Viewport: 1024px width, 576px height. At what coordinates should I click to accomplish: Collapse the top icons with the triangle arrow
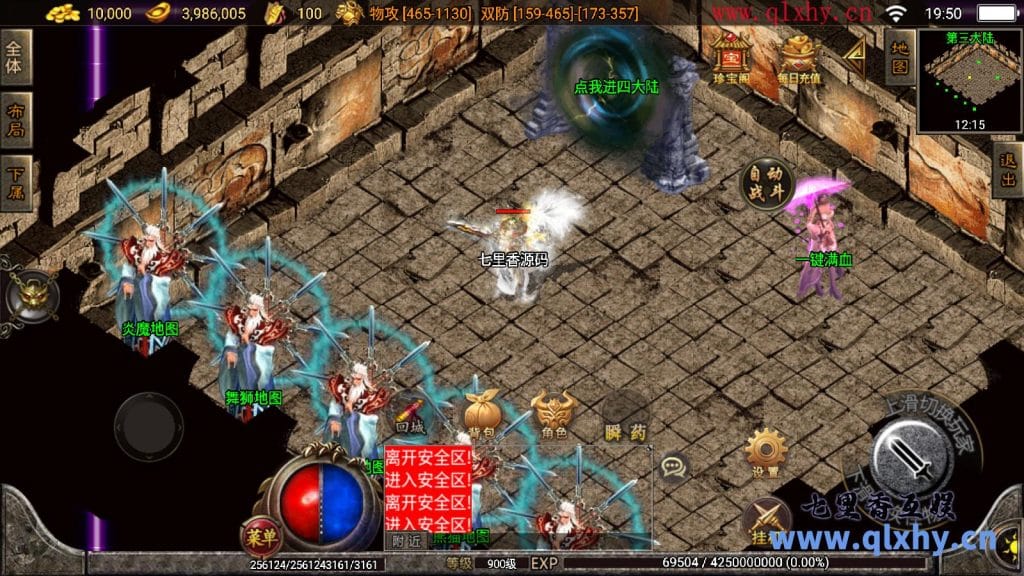(854, 59)
